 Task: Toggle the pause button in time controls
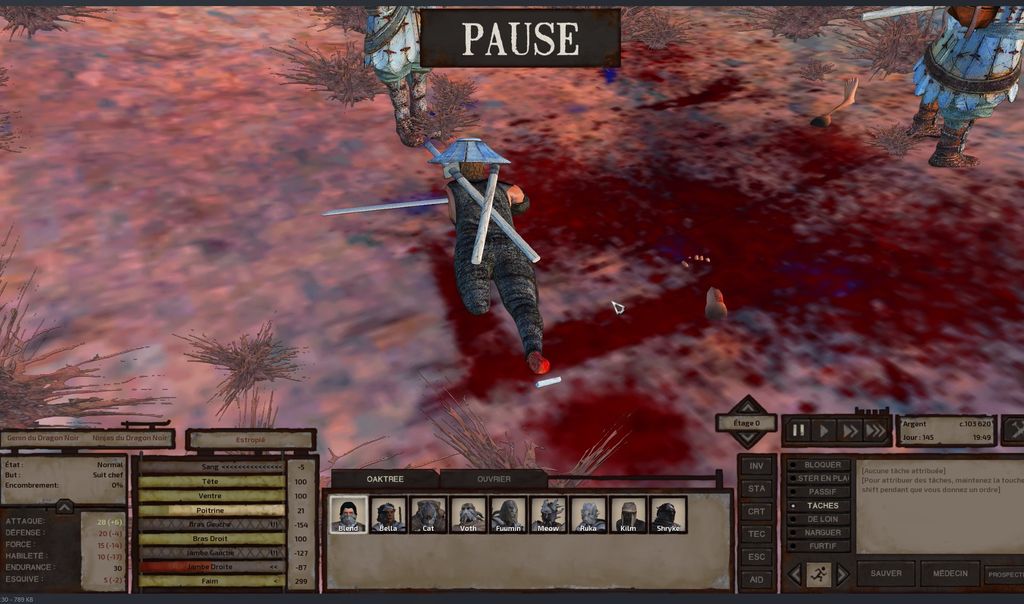click(799, 431)
